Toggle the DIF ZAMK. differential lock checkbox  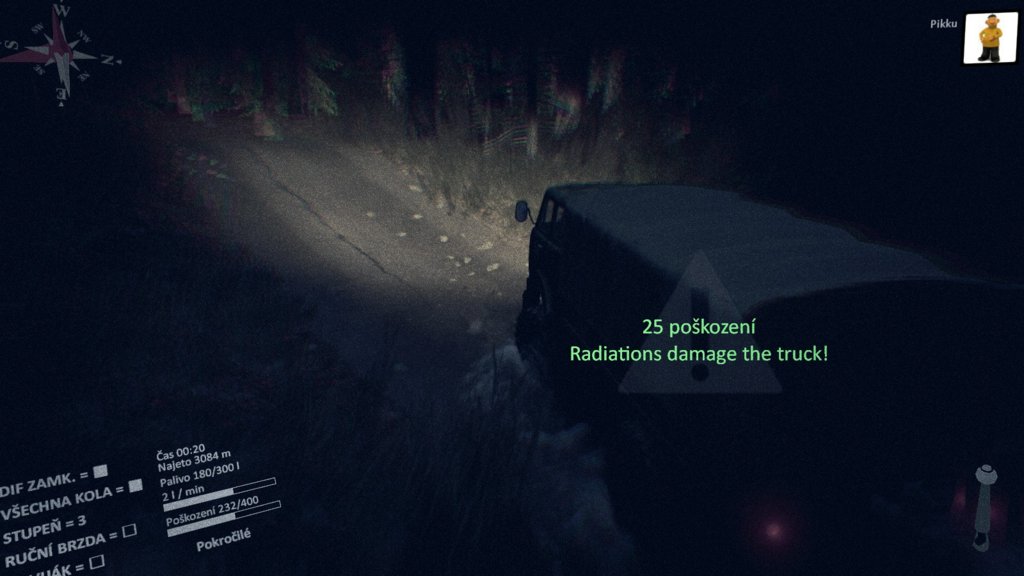click(x=101, y=472)
